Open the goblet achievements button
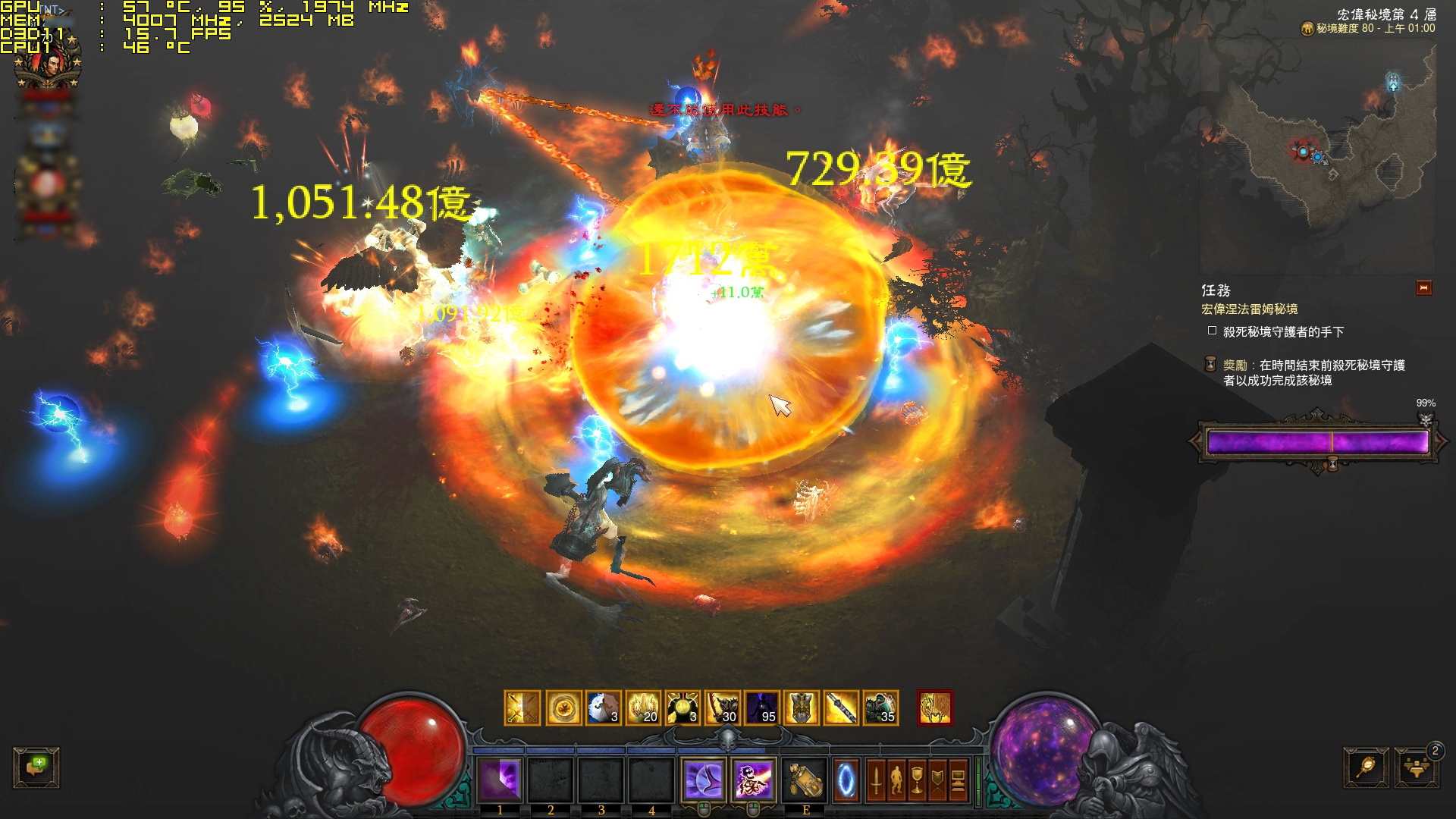 pyautogui.click(x=917, y=780)
